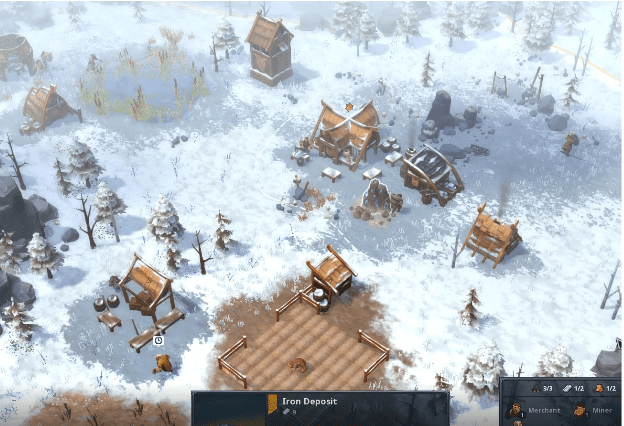Click the clock marker above the villager
Image resolution: width=624 pixels, height=426 pixels.
(158, 341)
